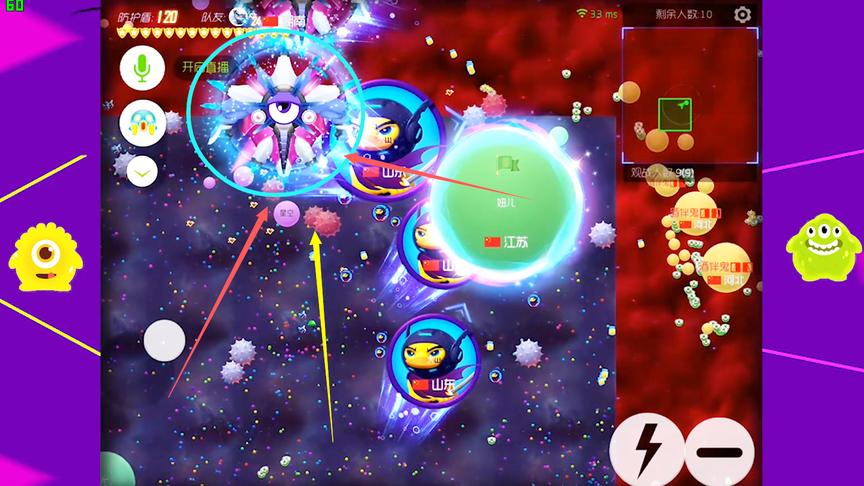864x486 pixels.
Task: Touch the white virtual joystick knob
Action: [x=164, y=340]
